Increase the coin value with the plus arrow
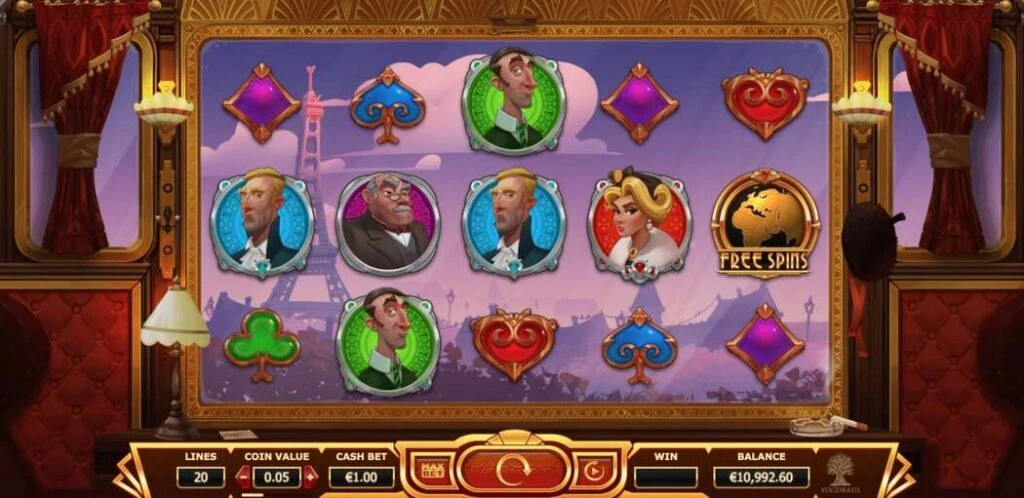1024x498 pixels. (x=310, y=477)
